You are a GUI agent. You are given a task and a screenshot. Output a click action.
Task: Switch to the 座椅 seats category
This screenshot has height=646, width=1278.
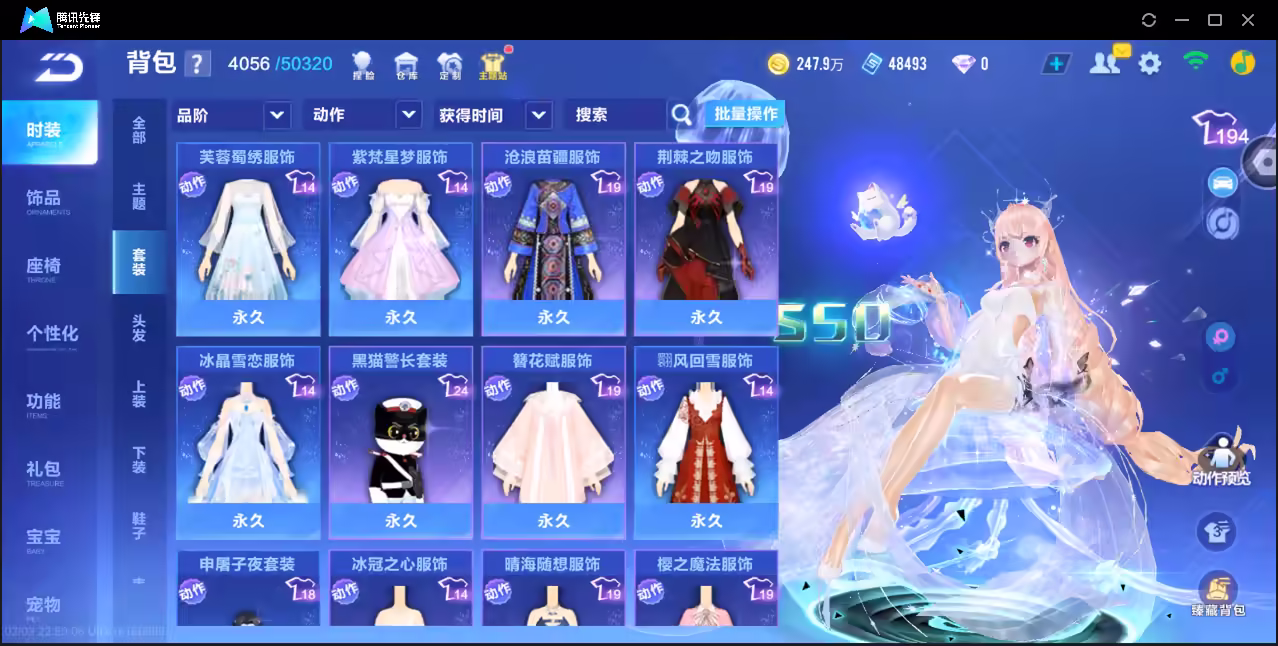click(x=44, y=267)
